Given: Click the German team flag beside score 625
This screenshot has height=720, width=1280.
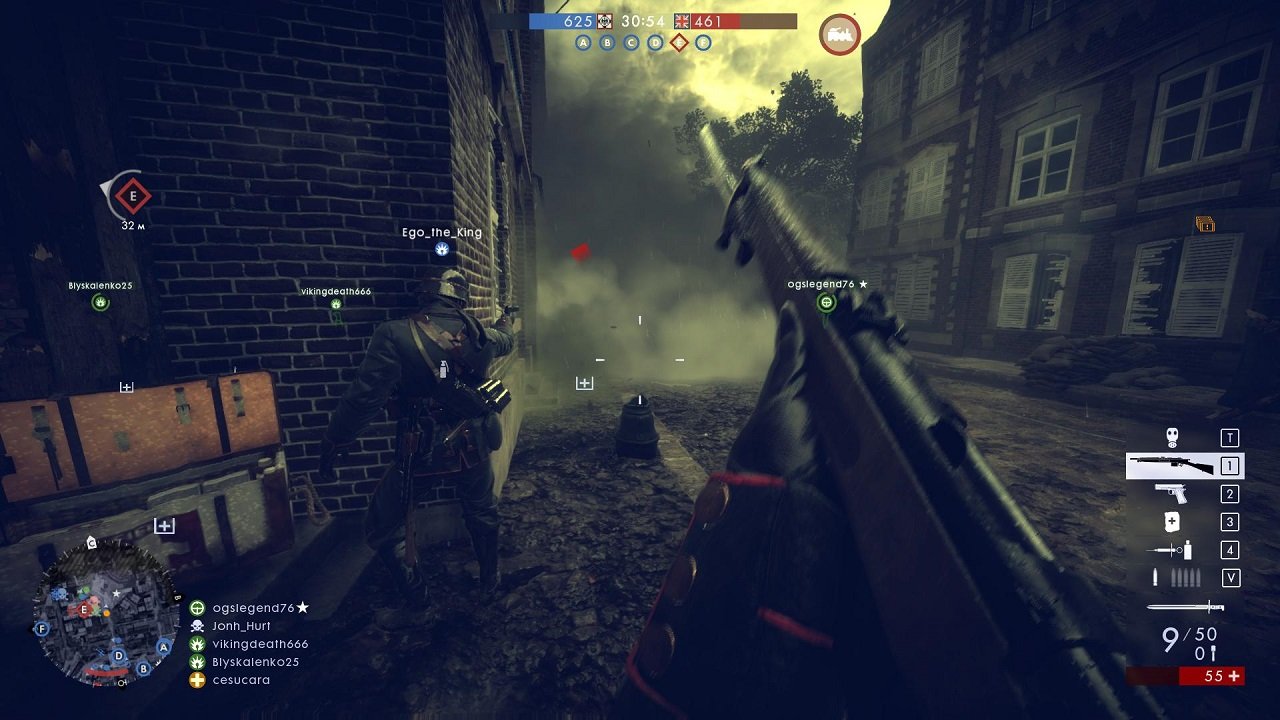Looking at the screenshot, I should pos(604,21).
